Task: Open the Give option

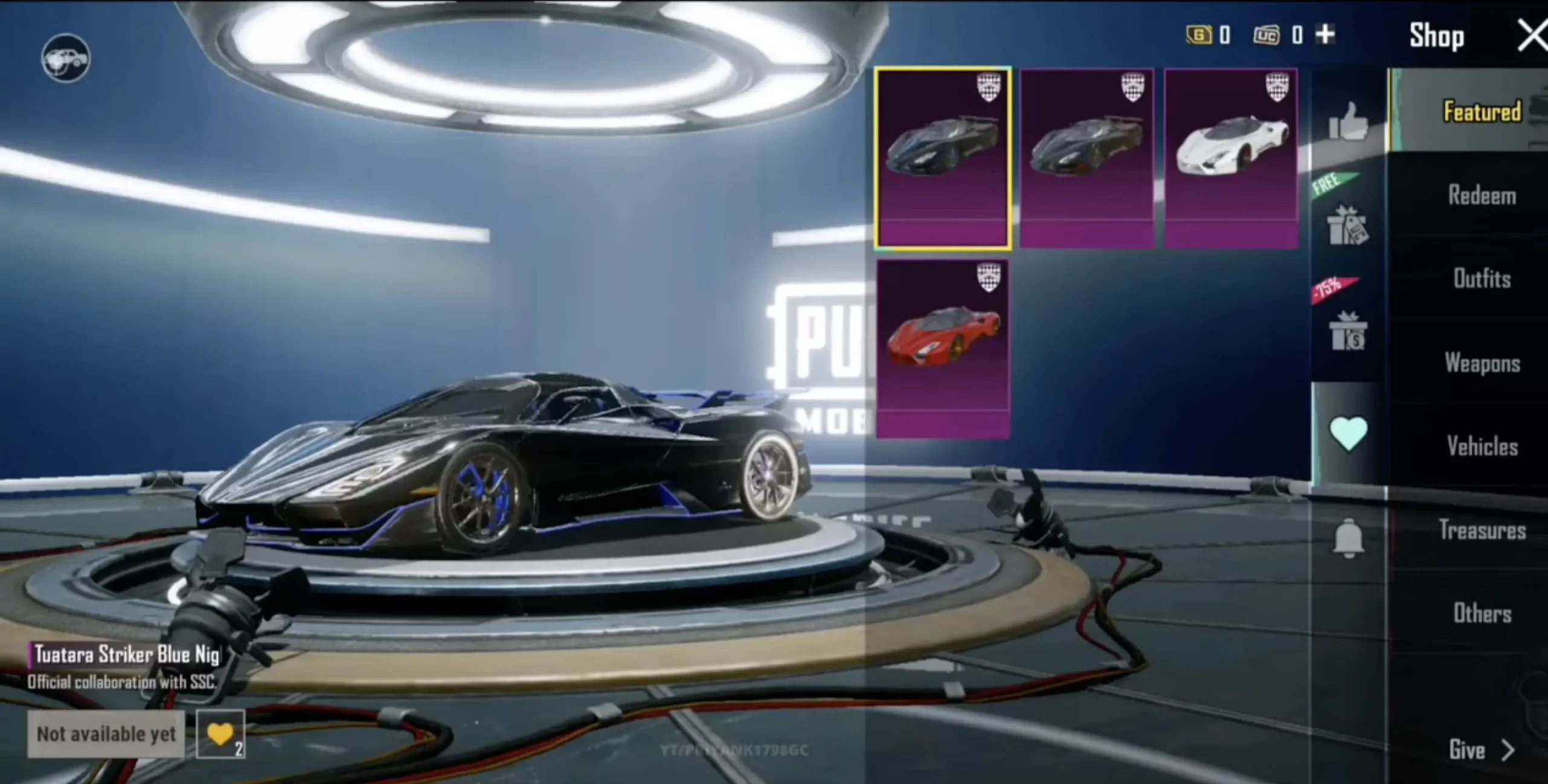Action: point(1479,750)
